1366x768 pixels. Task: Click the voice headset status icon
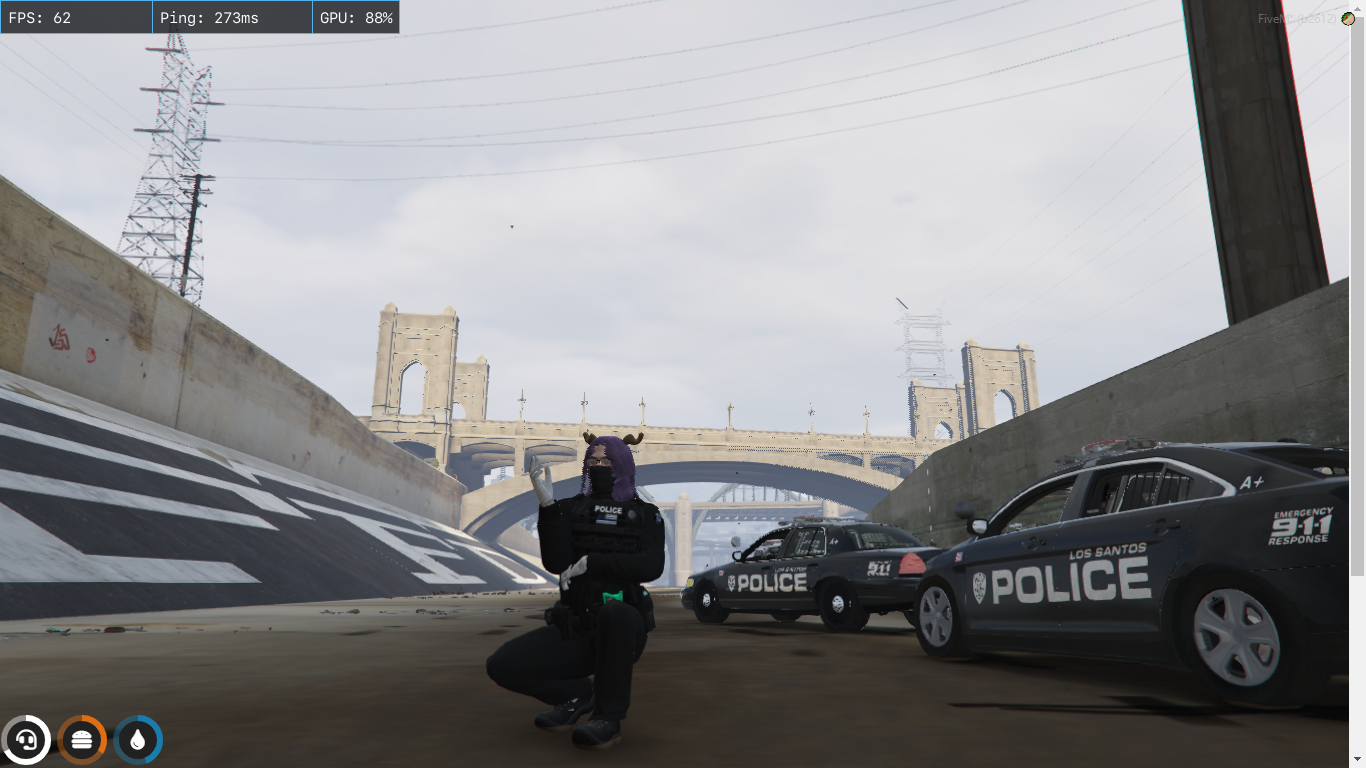coord(26,741)
